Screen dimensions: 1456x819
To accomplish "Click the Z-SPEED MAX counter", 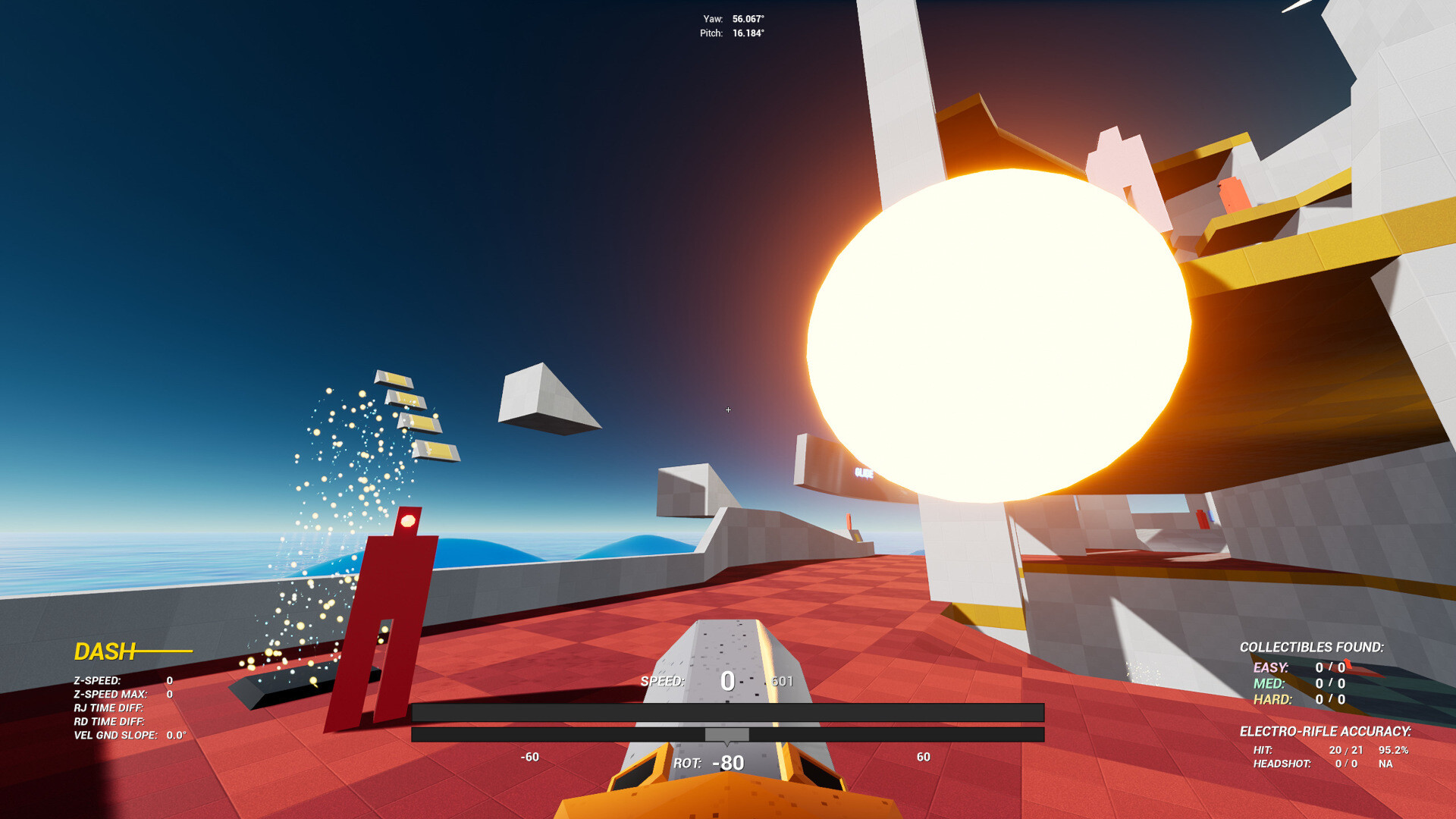I will coord(121,694).
